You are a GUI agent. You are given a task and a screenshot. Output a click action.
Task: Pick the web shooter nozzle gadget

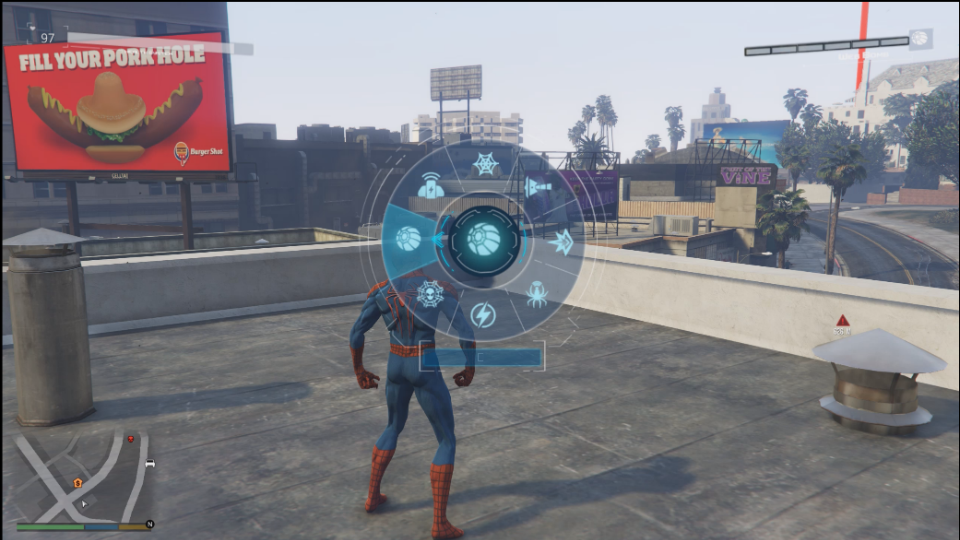(x=538, y=187)
